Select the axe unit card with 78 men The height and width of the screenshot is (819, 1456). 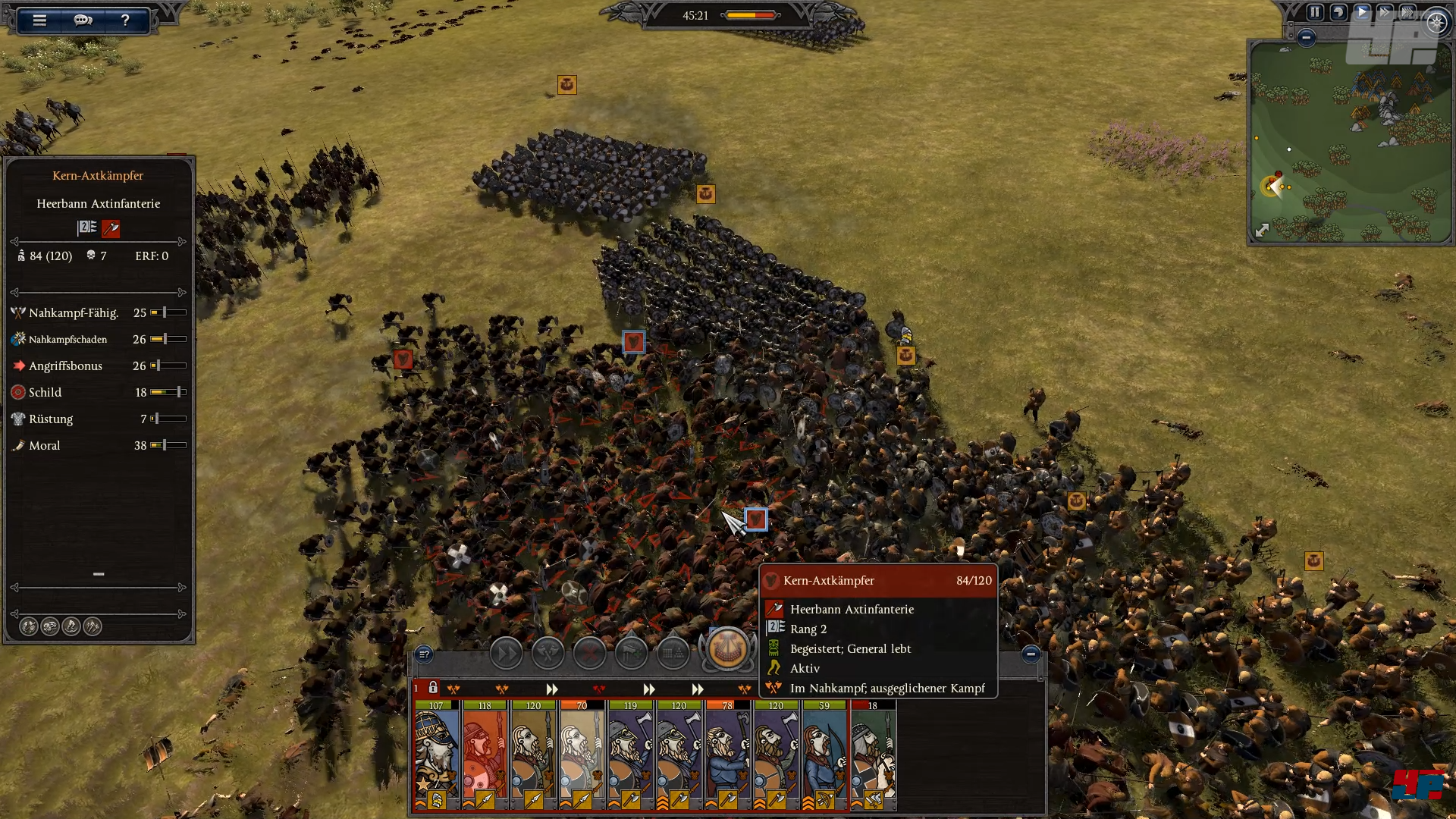click(727, 755)
